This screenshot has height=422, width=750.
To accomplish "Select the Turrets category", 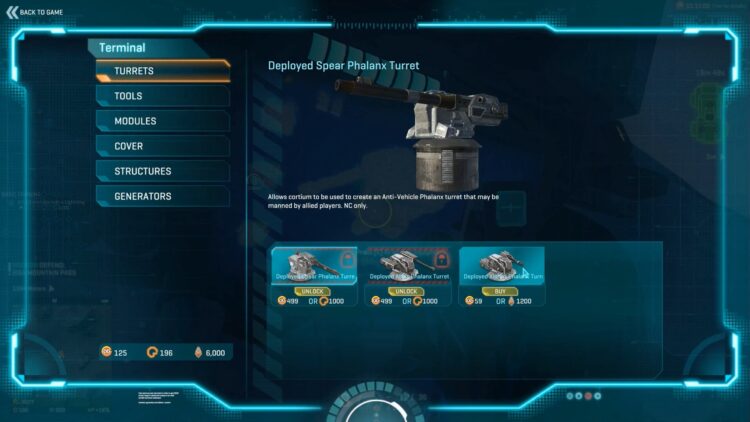I will [163, 72].
